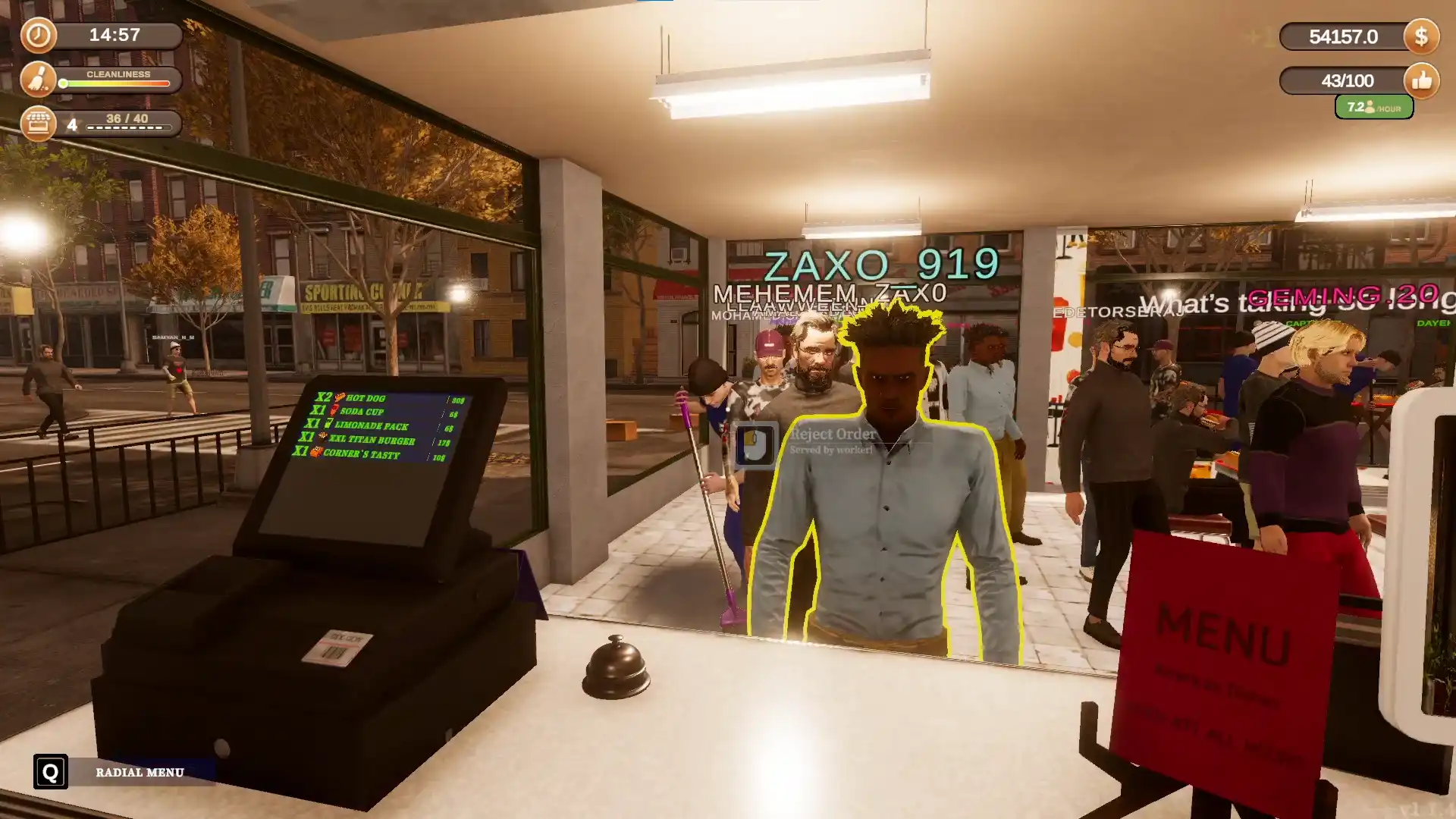Select the thumbs-up reputation icon
The height and width of the screenshot is (819, 1456).
[x=1421, y=80]
